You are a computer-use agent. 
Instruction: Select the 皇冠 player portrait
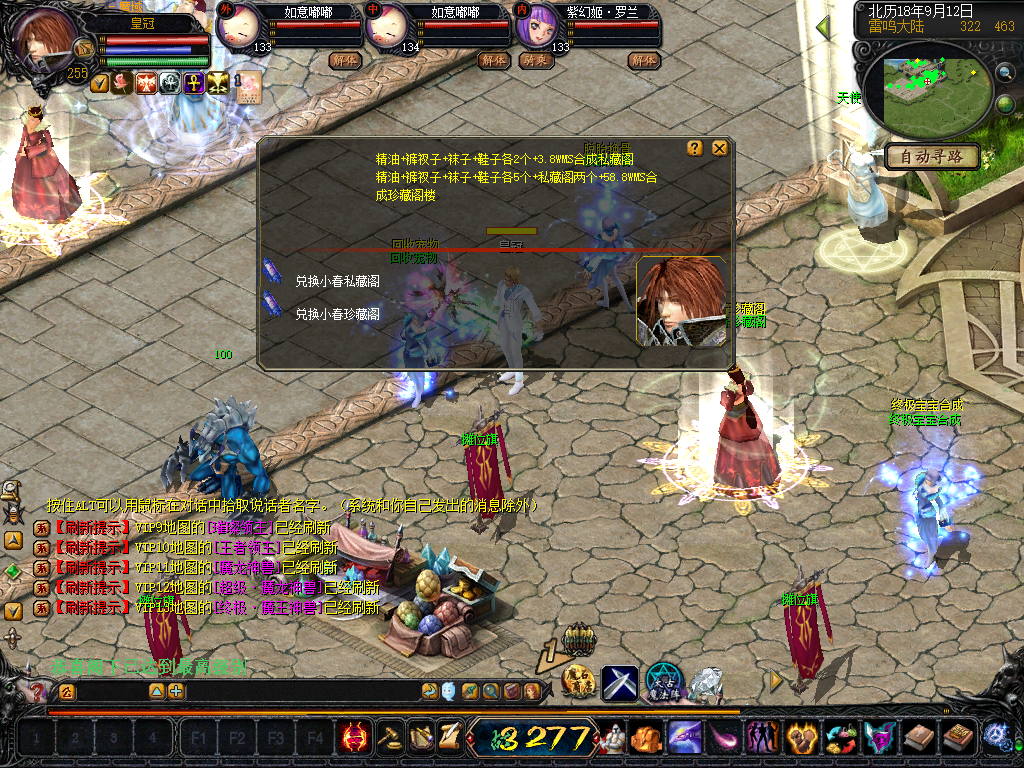[x=47, y=38]
